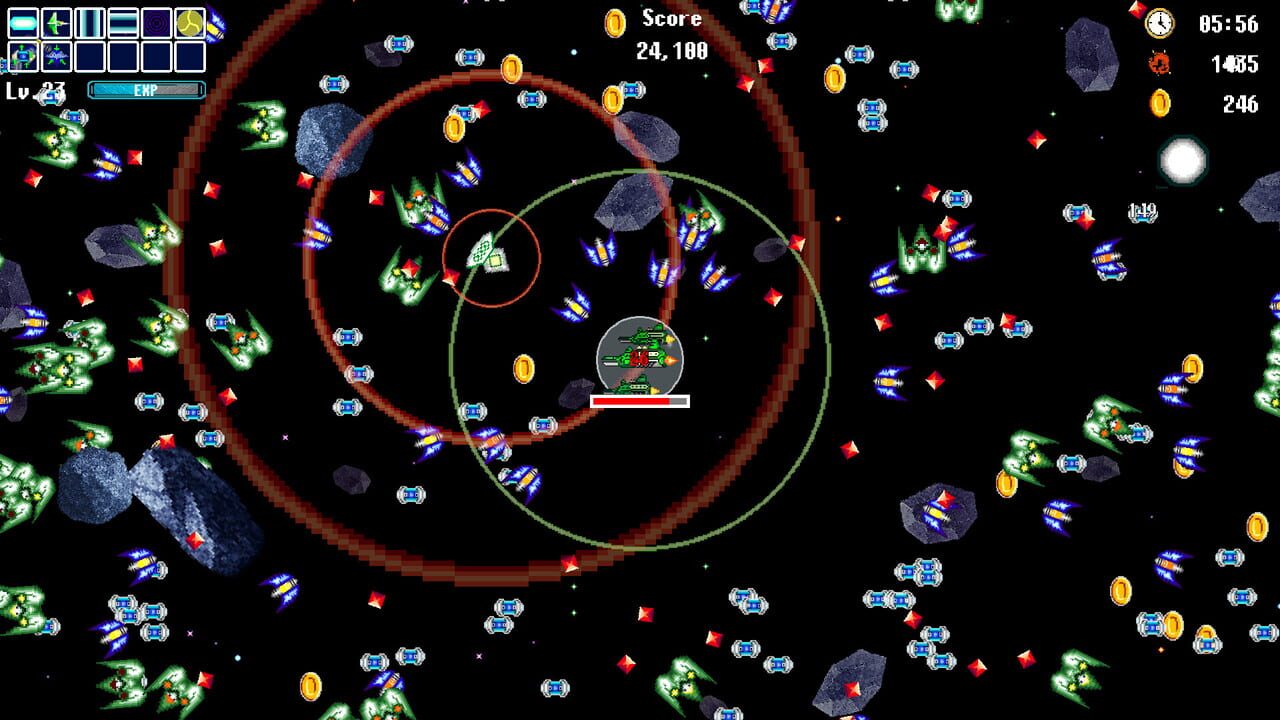Image resolution: width=1280 pixels, height=720 pixels.
Task: Select the green arrow ship weapon icon
Action: [x=57, y=22]
